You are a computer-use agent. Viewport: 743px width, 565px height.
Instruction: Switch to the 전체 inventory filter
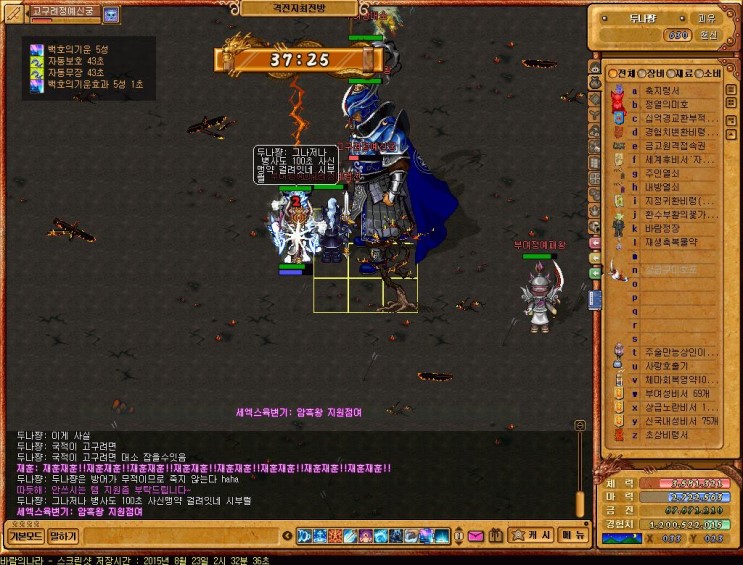pyautogui.click(x=621, y=73)
